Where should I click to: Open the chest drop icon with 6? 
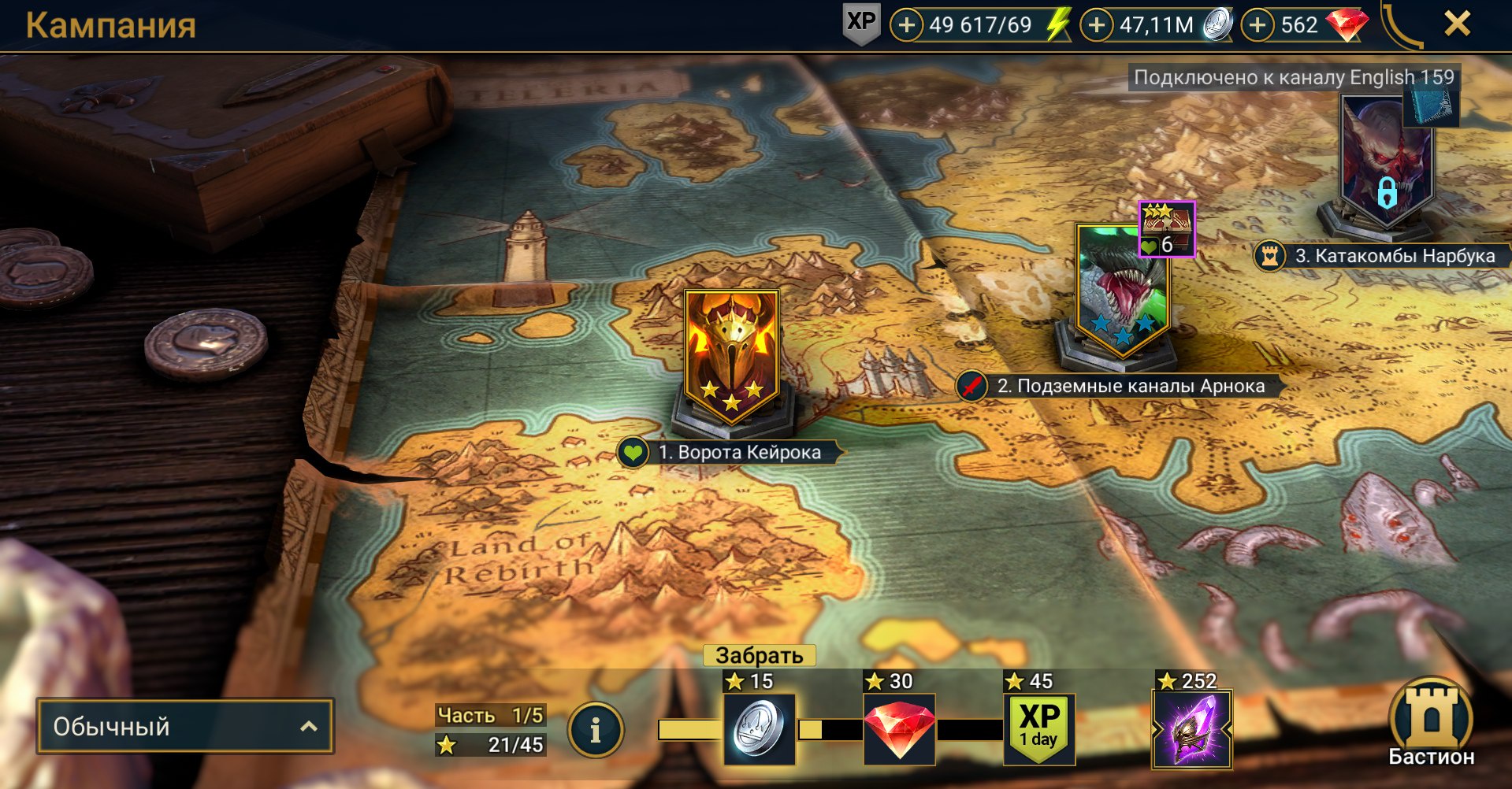(x=1166, y=229)
